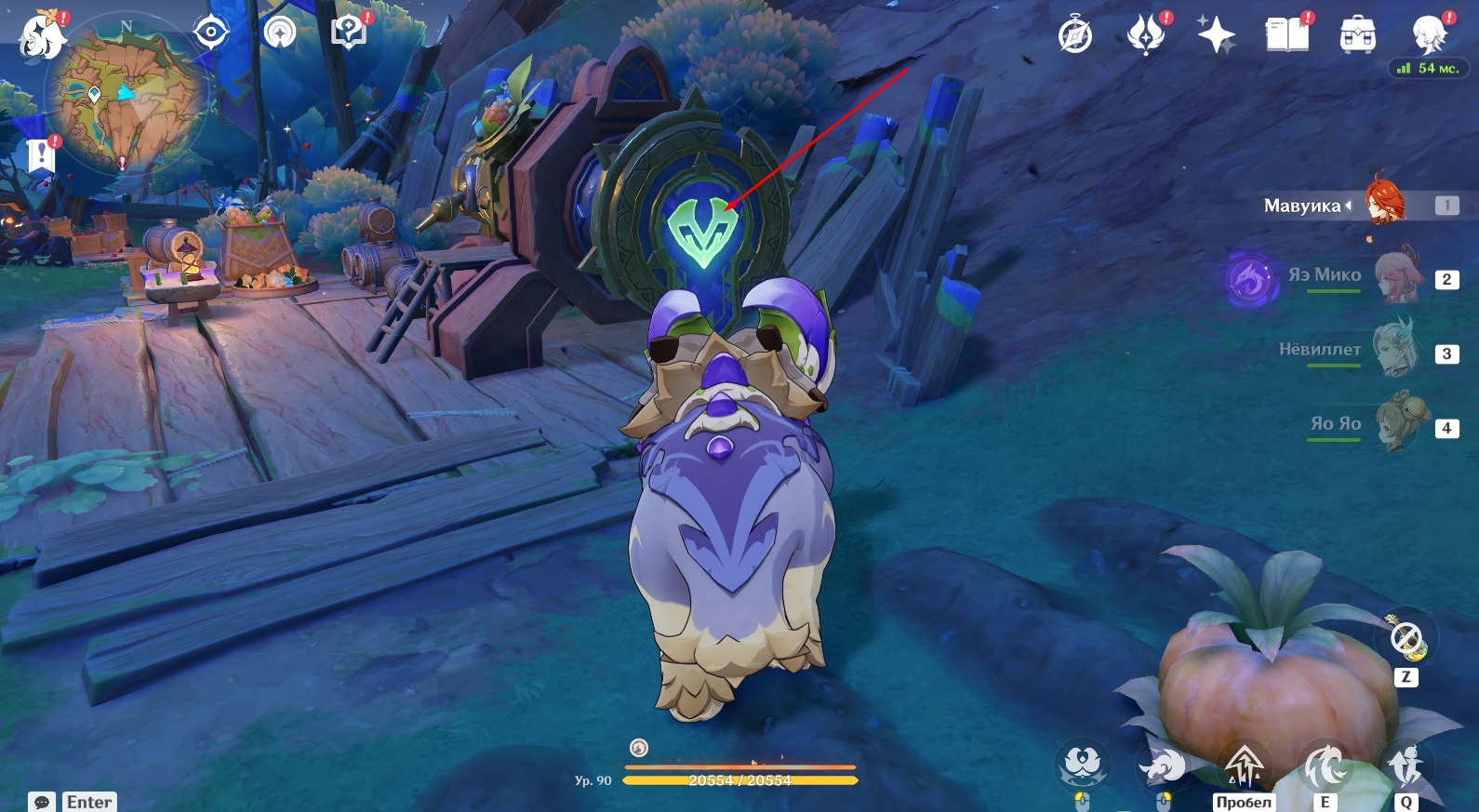Click the quest bookmark icon under the minimap
Image resolution: width=1479 pixels, height=812 pixels.
click(x=42, y=154)
